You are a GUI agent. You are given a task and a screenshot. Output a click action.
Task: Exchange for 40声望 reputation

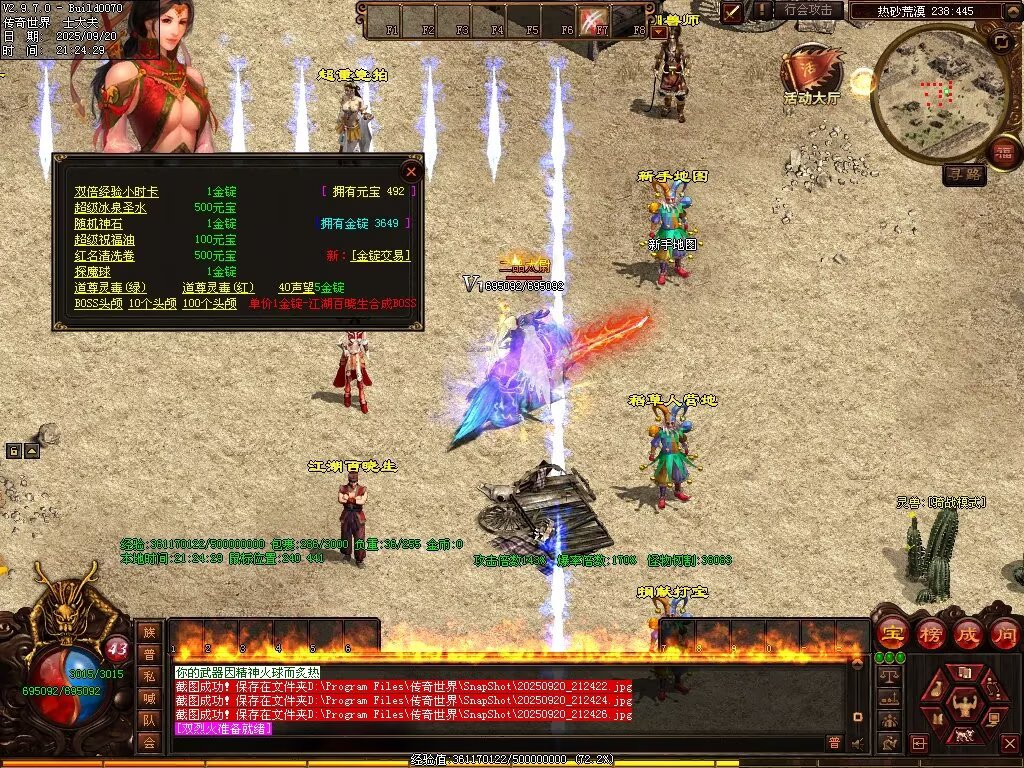pos(311,288)
